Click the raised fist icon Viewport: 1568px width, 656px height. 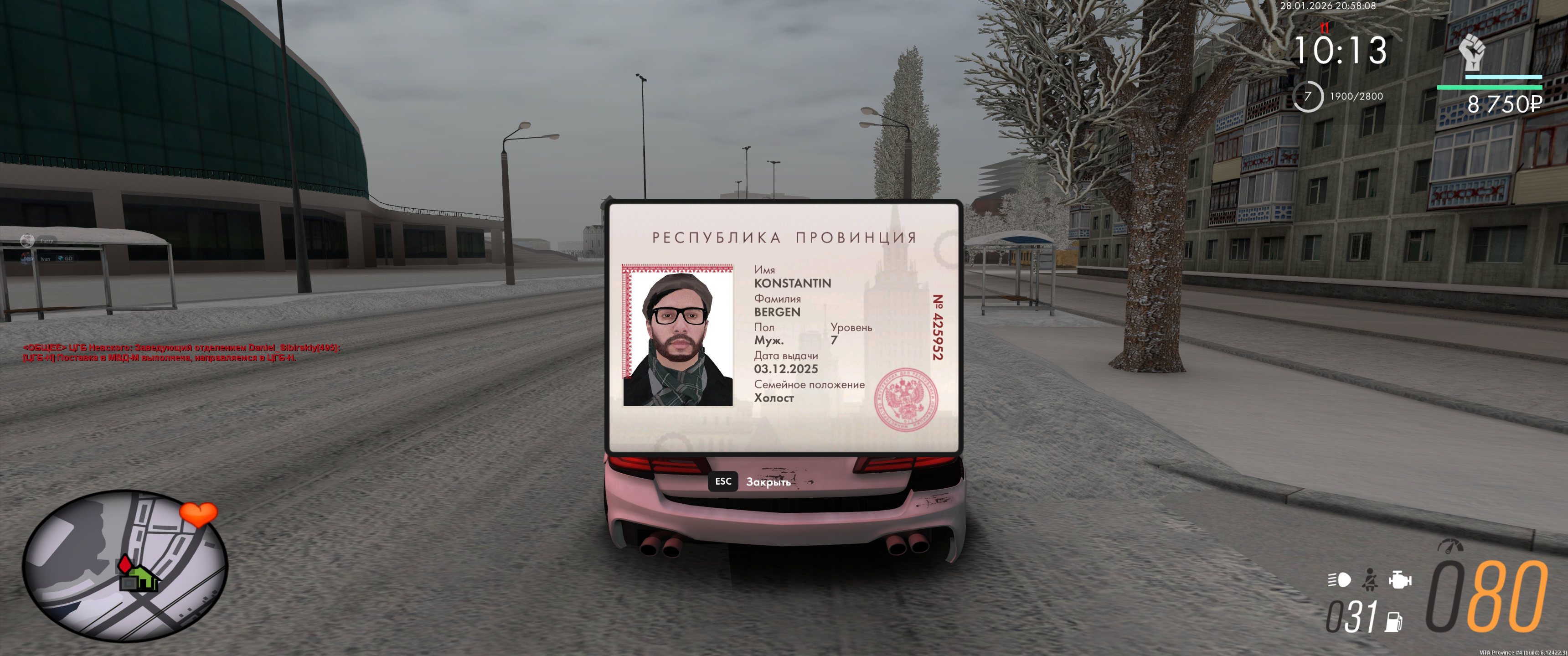coord(1471,52)
